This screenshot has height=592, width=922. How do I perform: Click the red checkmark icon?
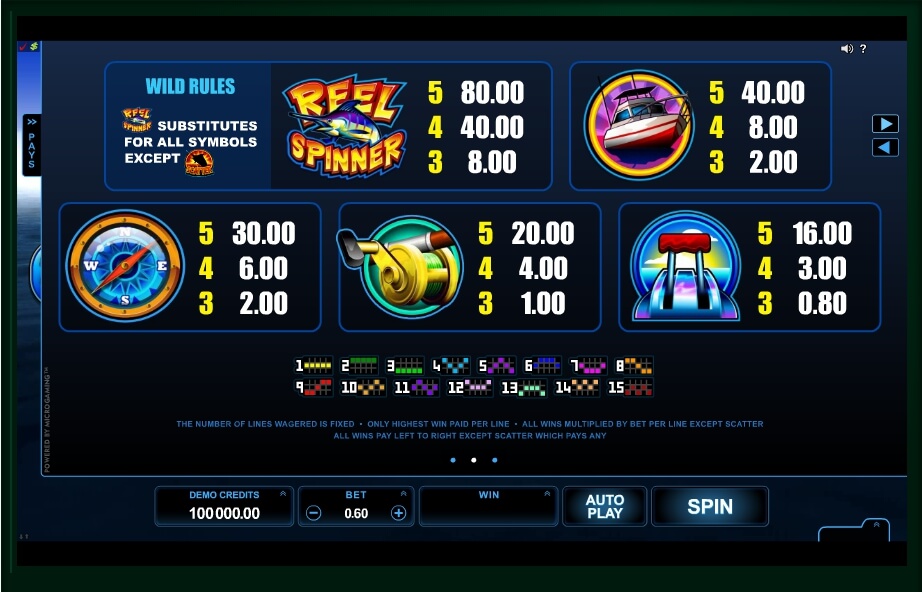pyautogui.click(x=23, y=46)
